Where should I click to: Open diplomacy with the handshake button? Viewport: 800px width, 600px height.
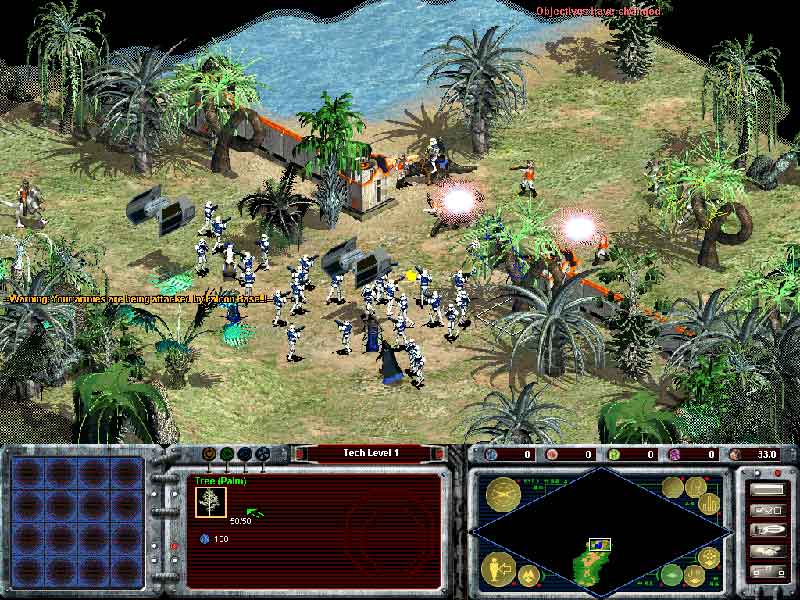pyautogui.click(x=767, y=550)
